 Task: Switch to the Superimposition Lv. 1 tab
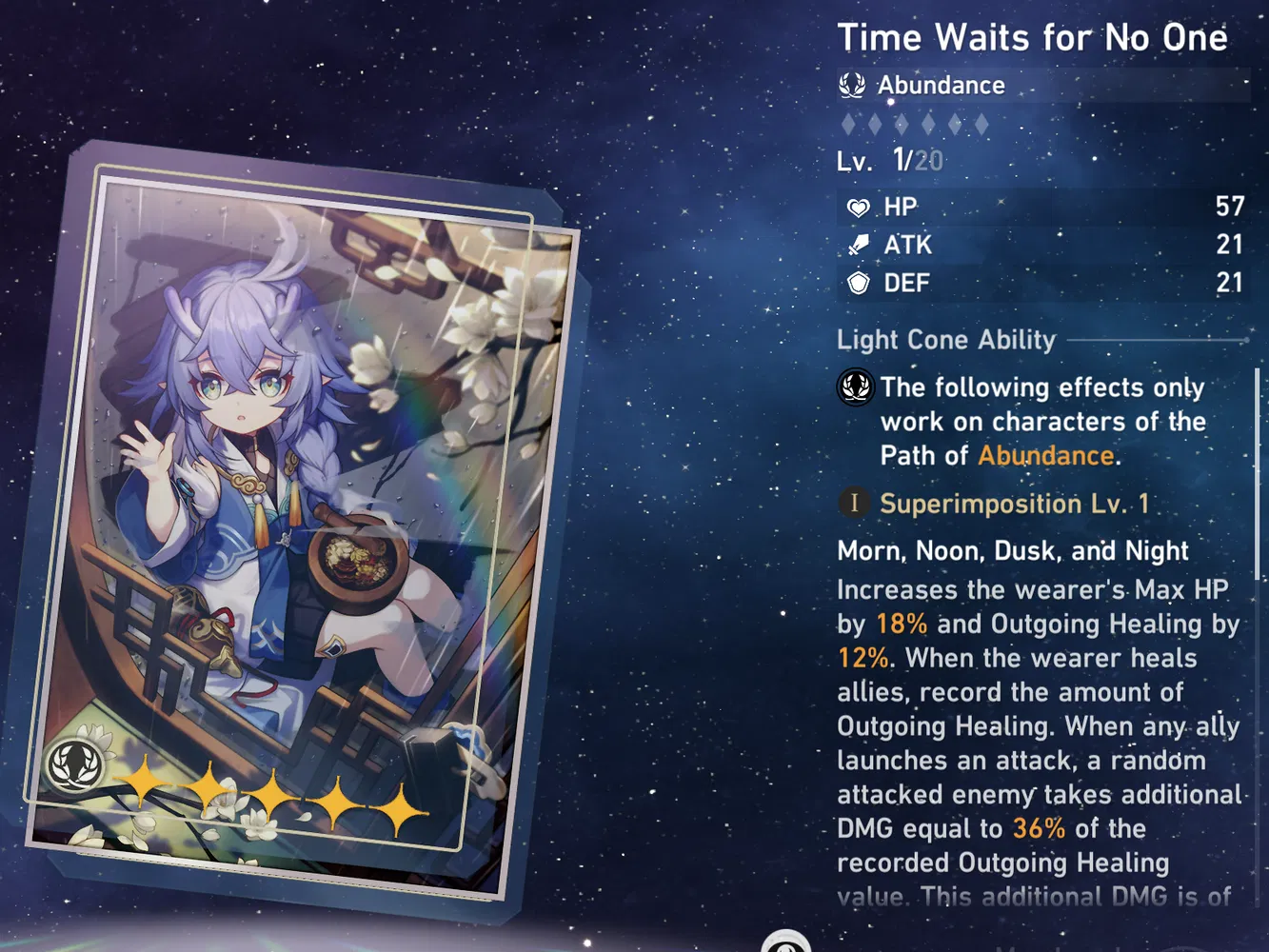(1015, 504)
